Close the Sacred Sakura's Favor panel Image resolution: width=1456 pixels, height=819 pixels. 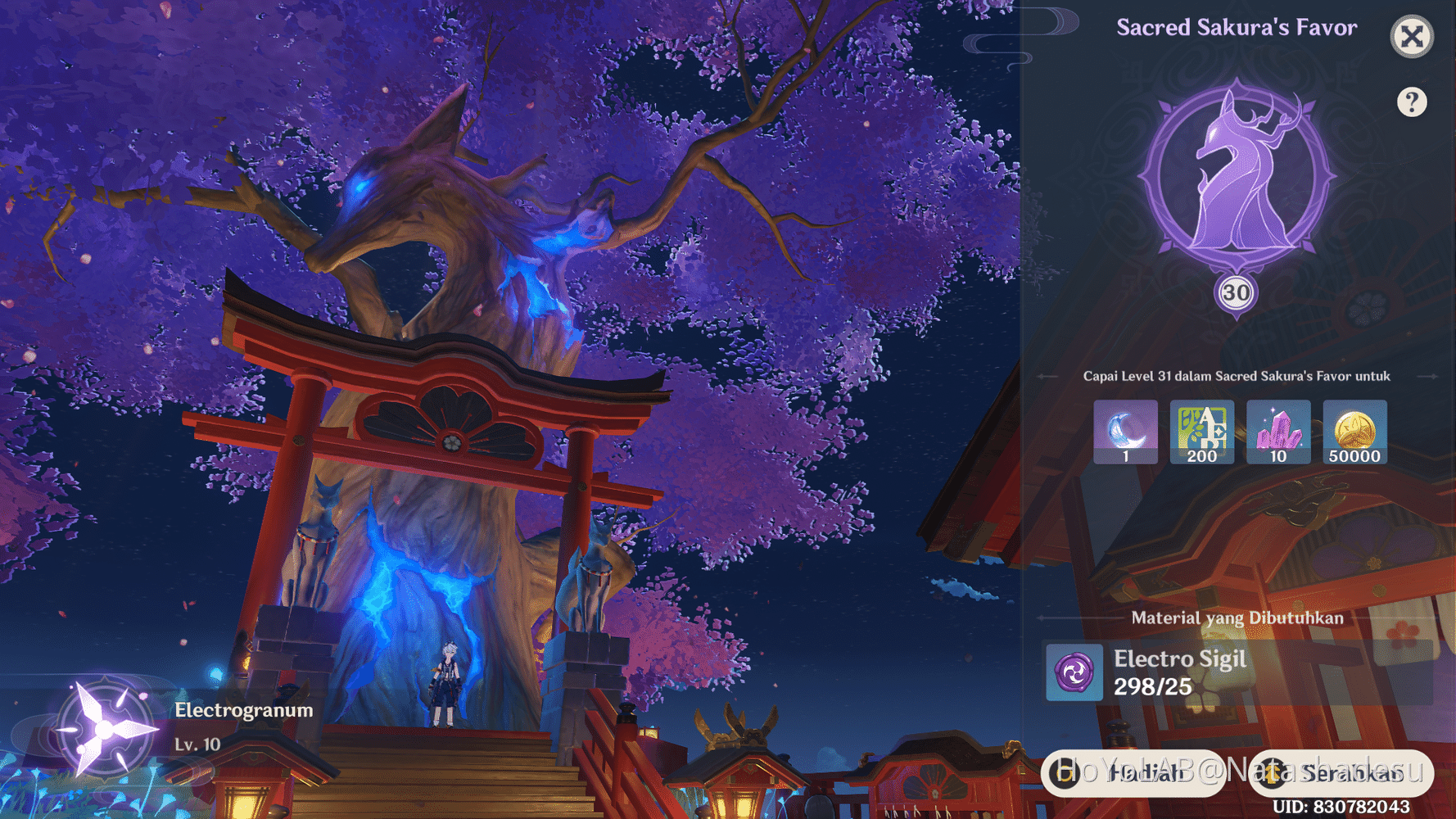[1411, 36]
